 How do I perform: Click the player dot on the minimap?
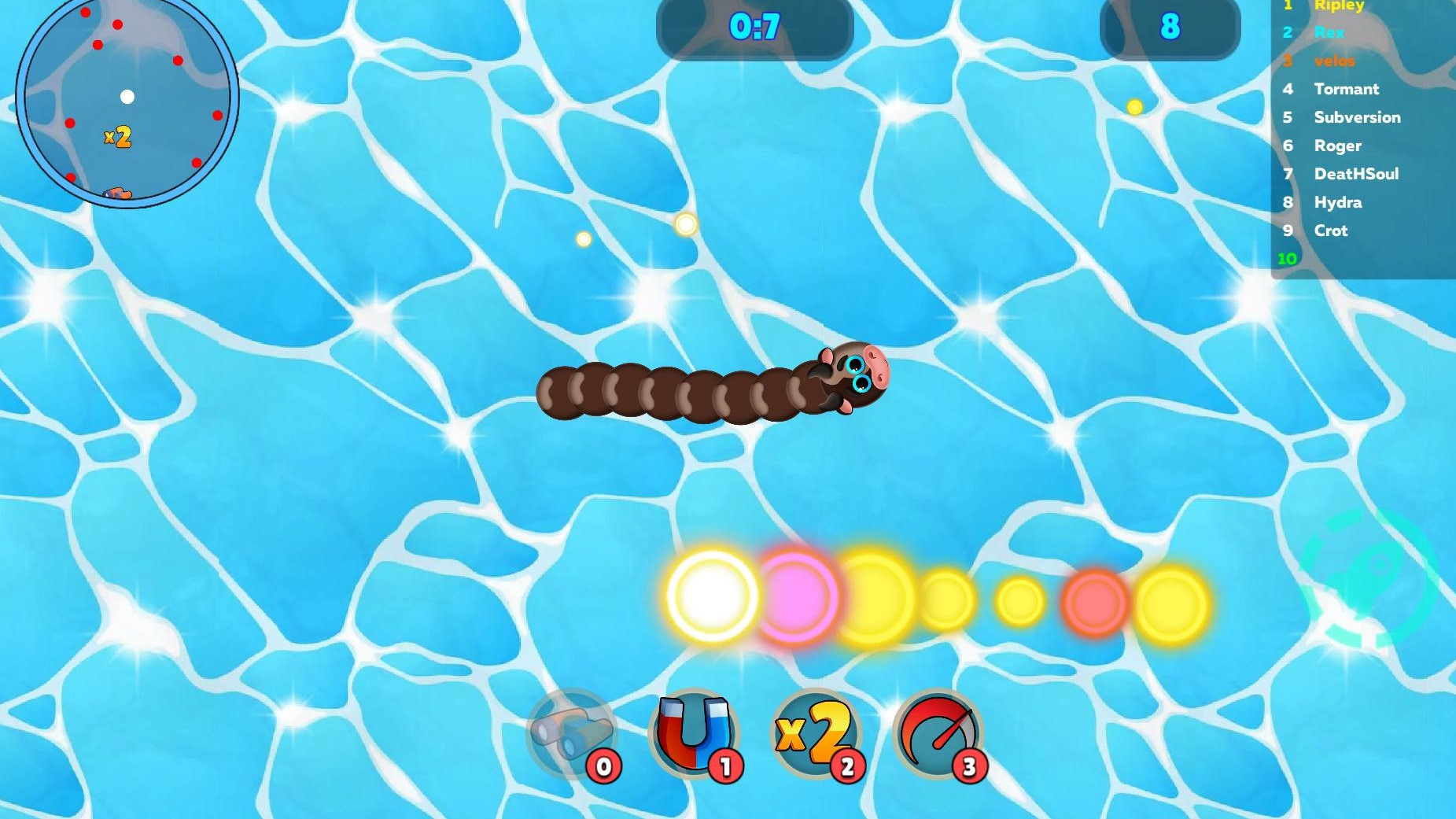point(127,97)
